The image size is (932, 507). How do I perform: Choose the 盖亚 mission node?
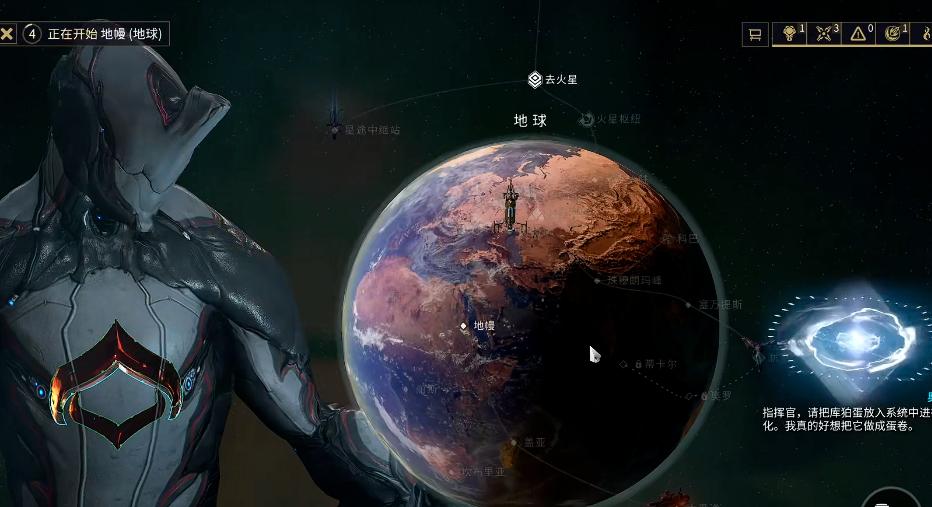[x=515, y=442]
